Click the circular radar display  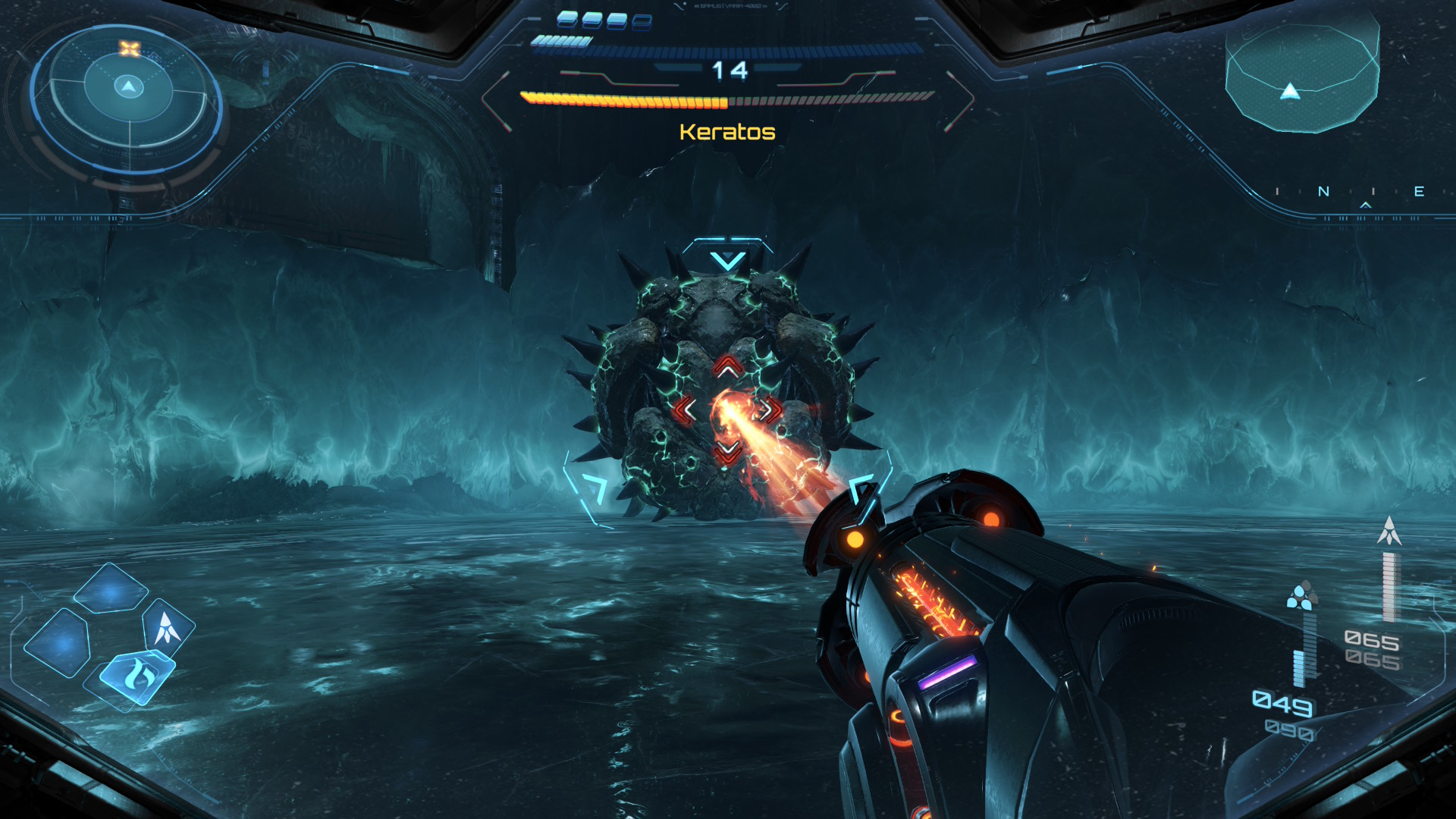point(129,97)
